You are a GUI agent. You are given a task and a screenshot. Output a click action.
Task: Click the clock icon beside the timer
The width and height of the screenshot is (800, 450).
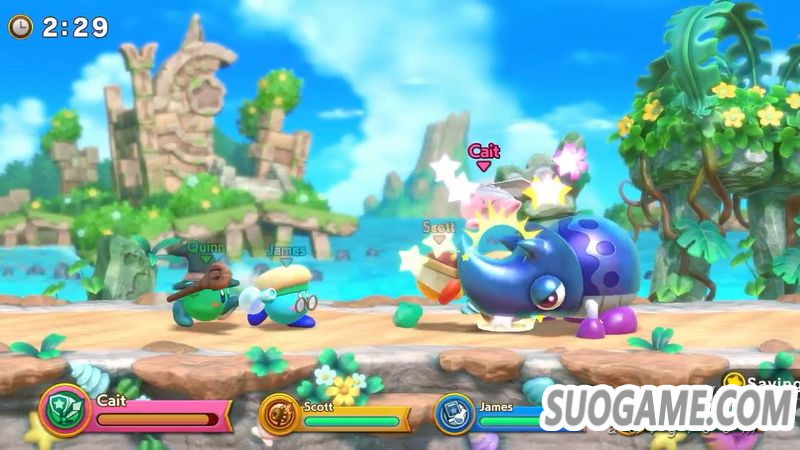[x=20, y=27]
